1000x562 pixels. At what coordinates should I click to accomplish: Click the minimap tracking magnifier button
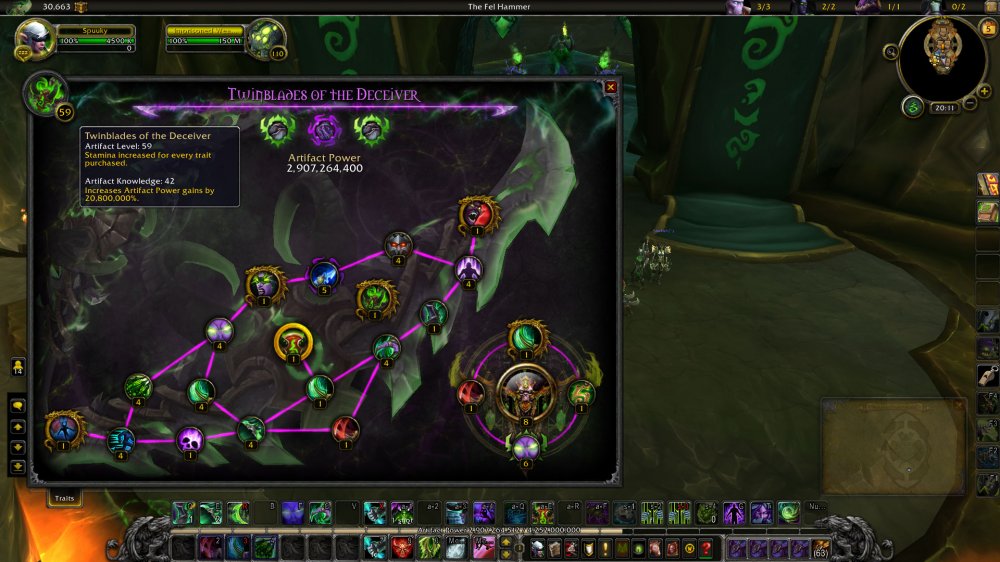890,51
